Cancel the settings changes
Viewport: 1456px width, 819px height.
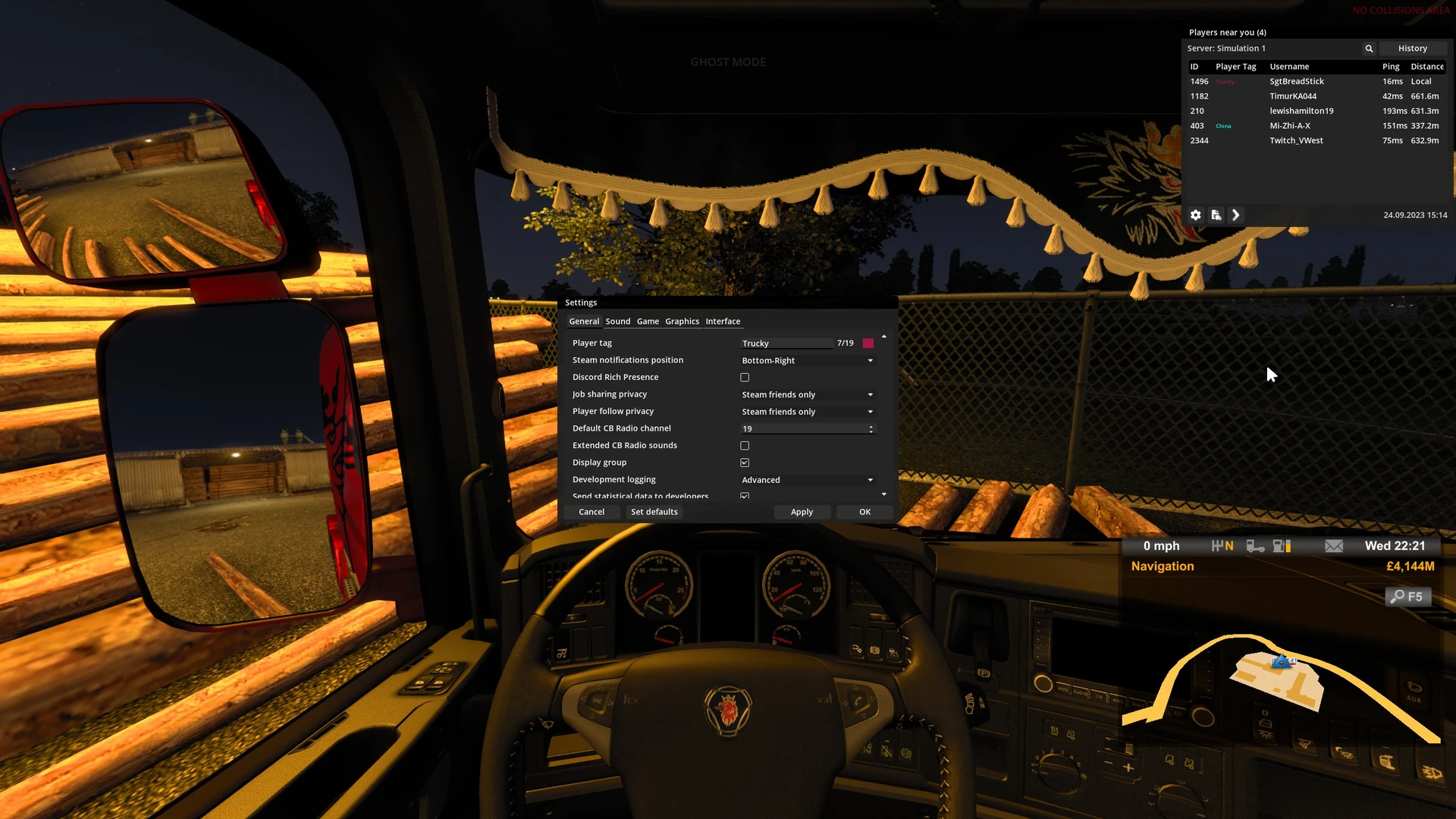pyautogui.click(x=591, y=512)
